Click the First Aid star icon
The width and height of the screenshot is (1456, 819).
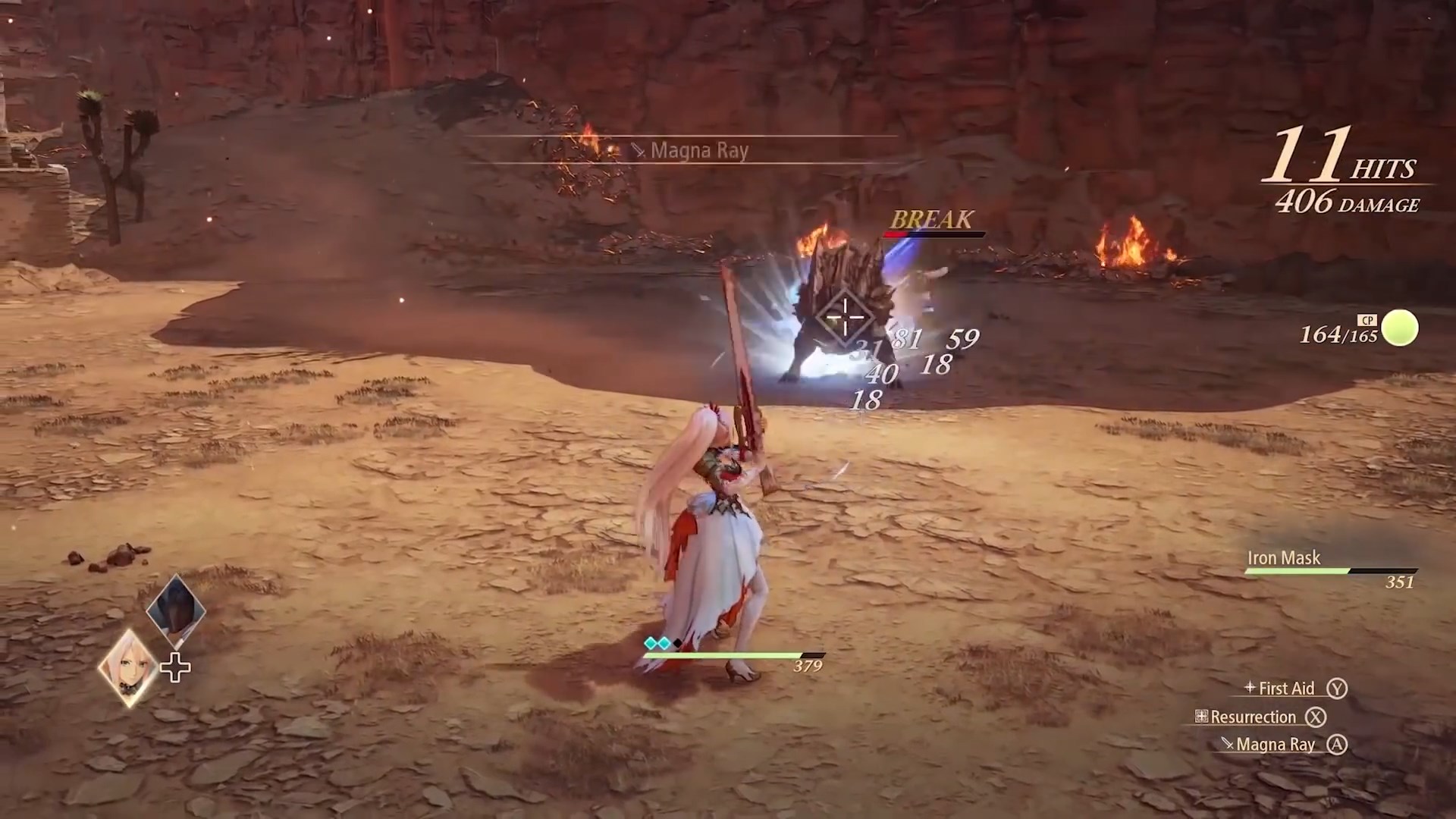(1249, 689)
